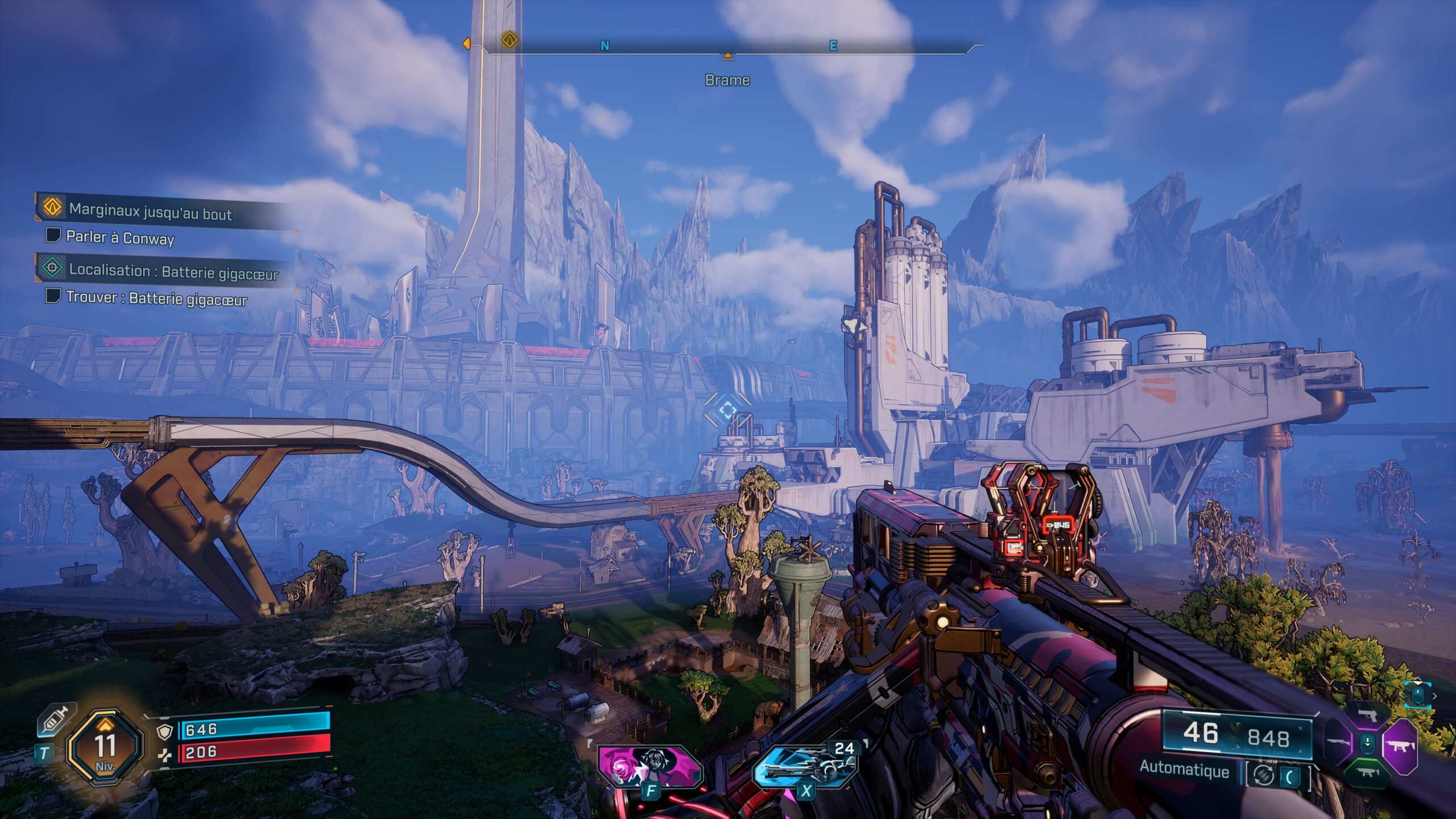
Task: Click the orange diamond marker on the compass
Action: 510,42
